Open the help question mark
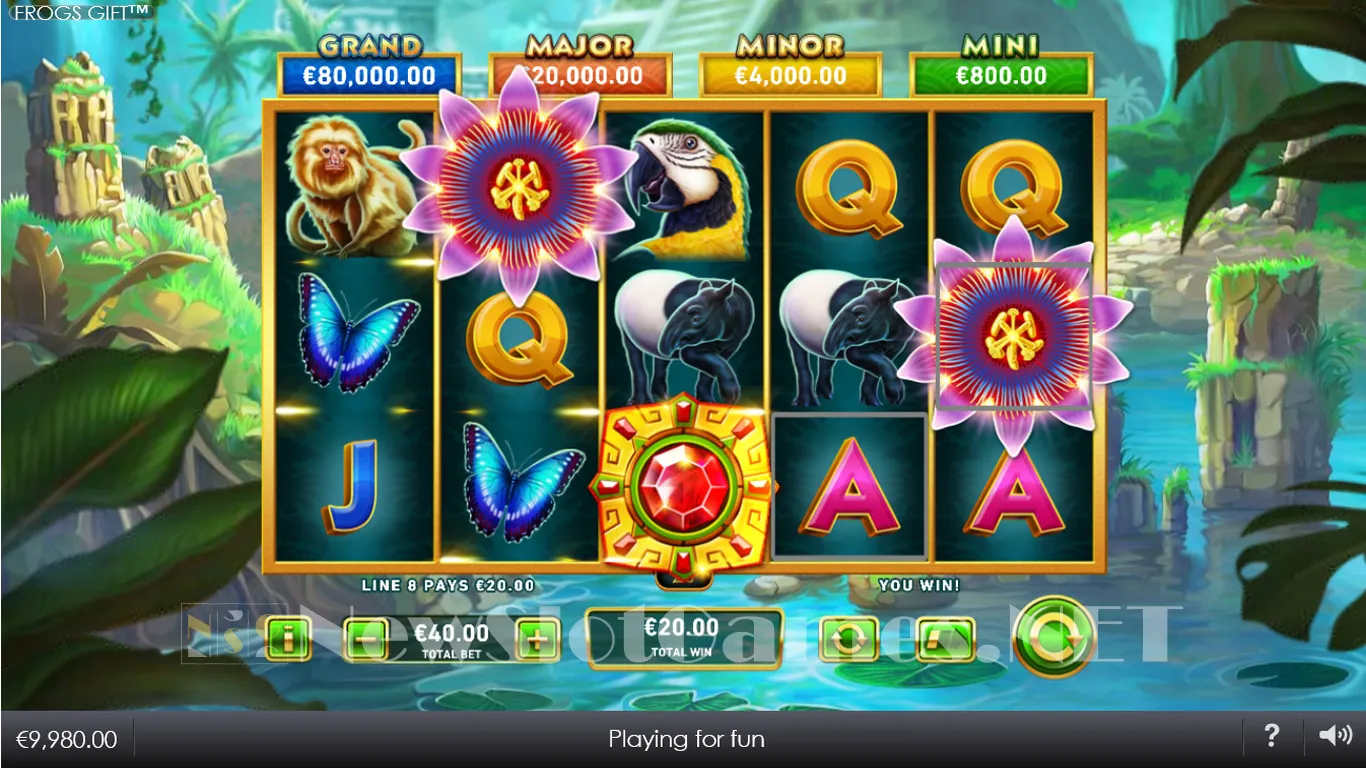Image resolution: width=1366 pixels, height=768 pixels. [x=1271, y=737]
